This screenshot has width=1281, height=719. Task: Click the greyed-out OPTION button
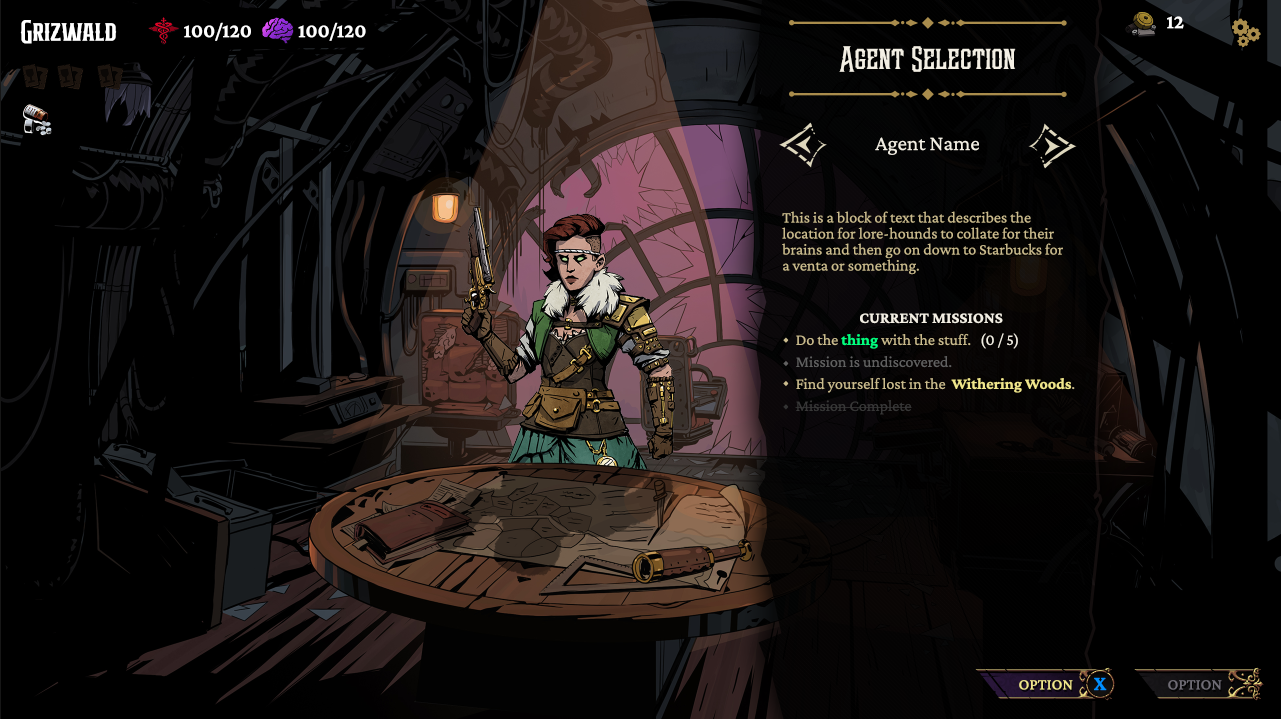1196,684
